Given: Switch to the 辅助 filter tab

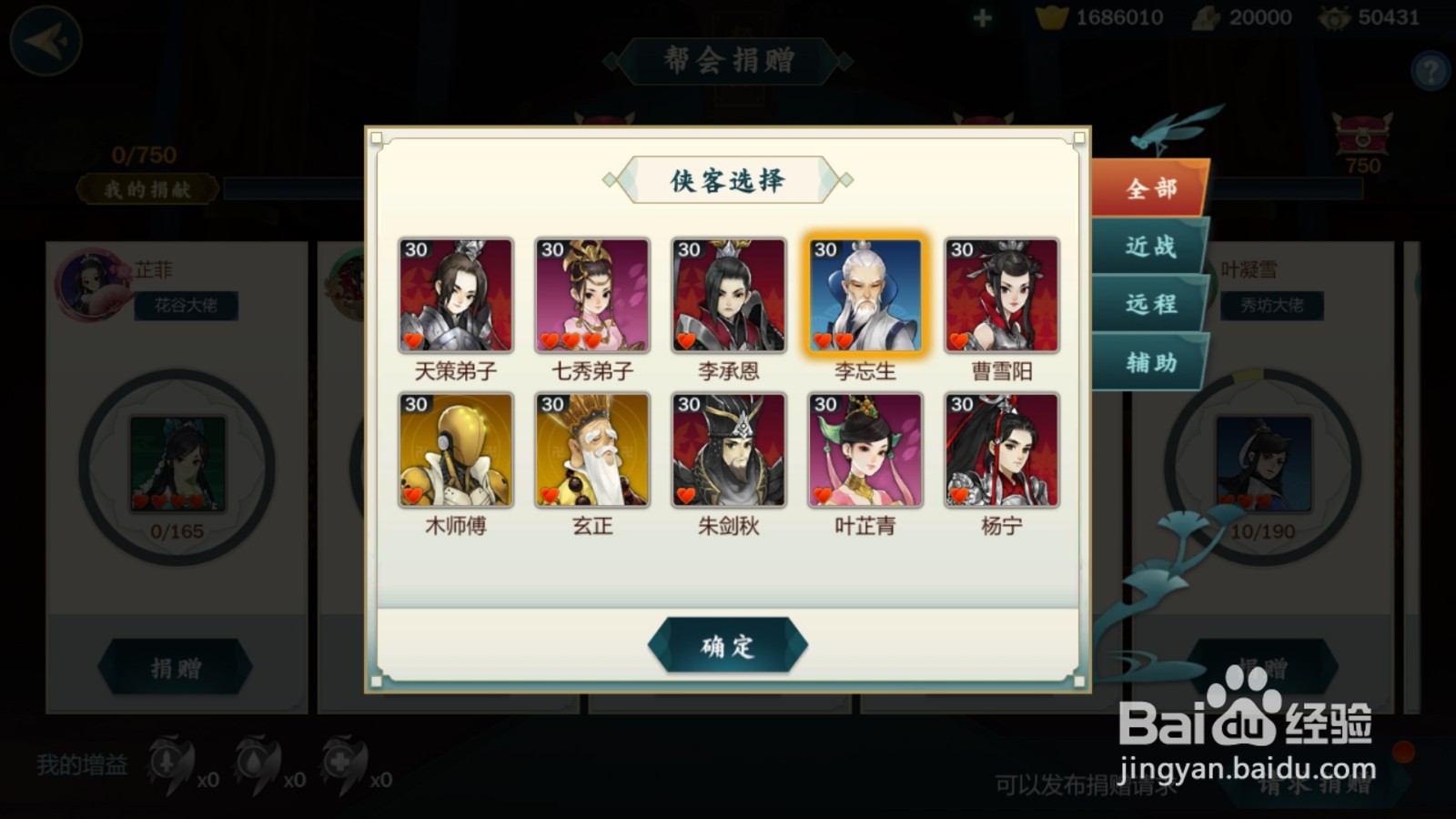Looking at the screenshot, I should 1149,364.
